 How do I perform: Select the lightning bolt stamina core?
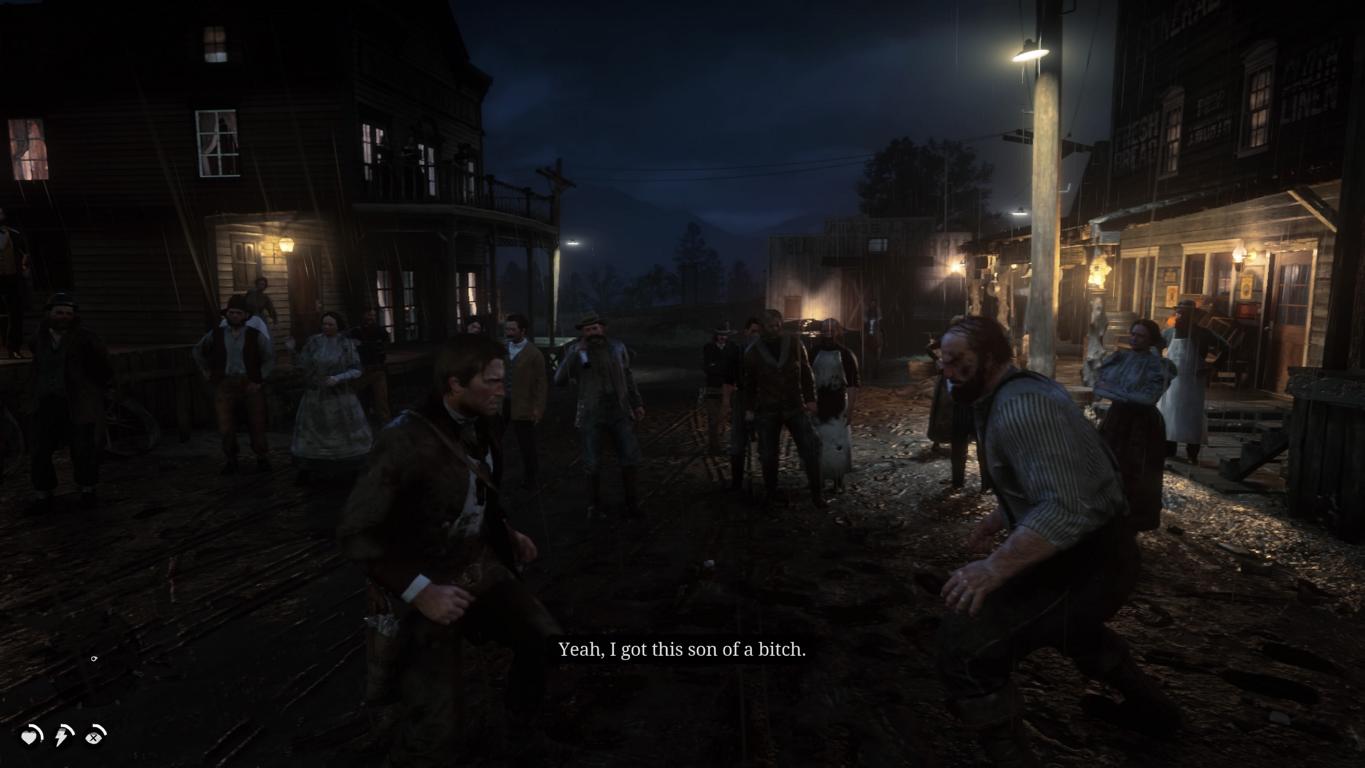tap(63, 736)
